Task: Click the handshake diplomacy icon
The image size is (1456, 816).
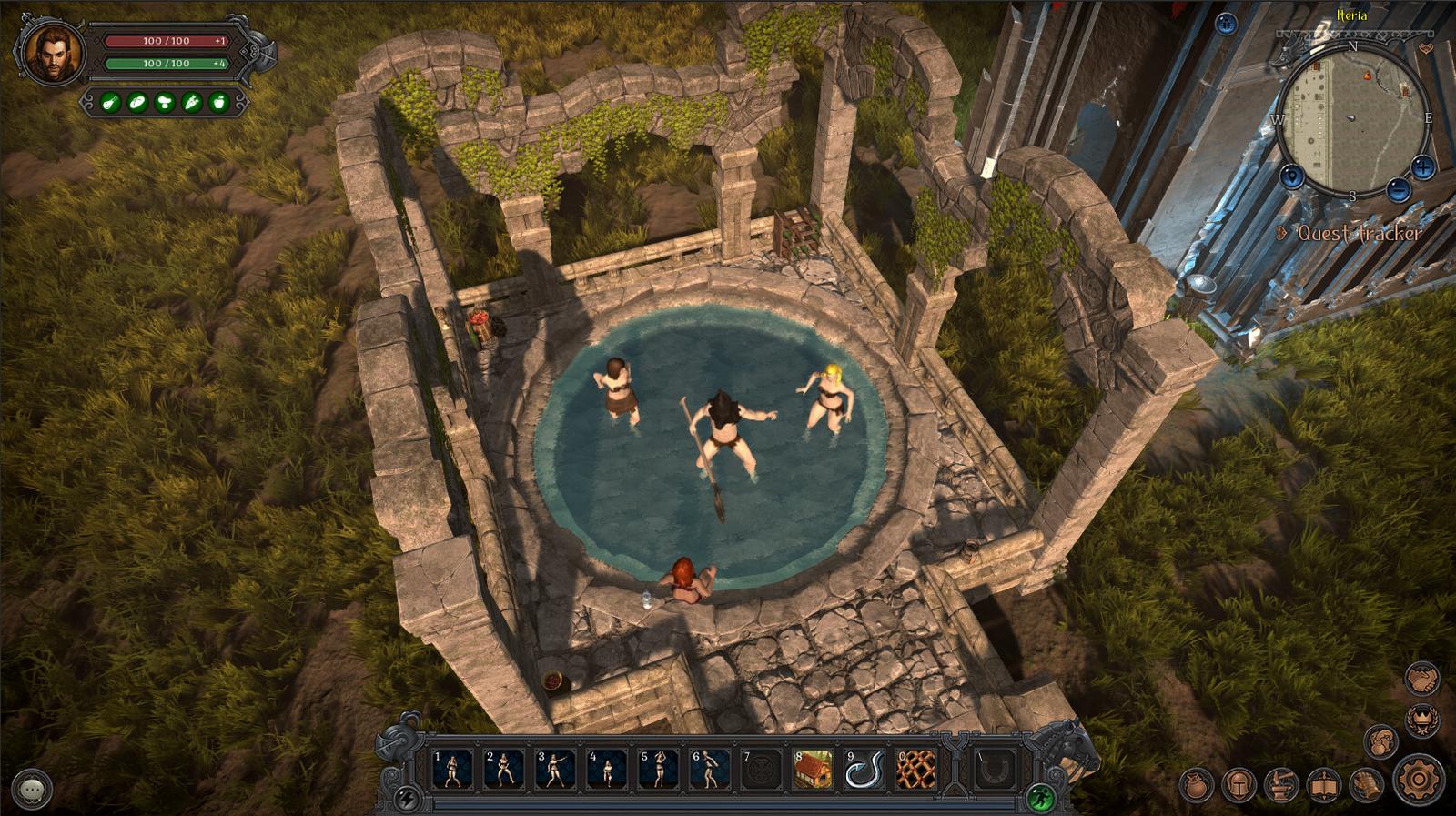Action: [1421, 679]
